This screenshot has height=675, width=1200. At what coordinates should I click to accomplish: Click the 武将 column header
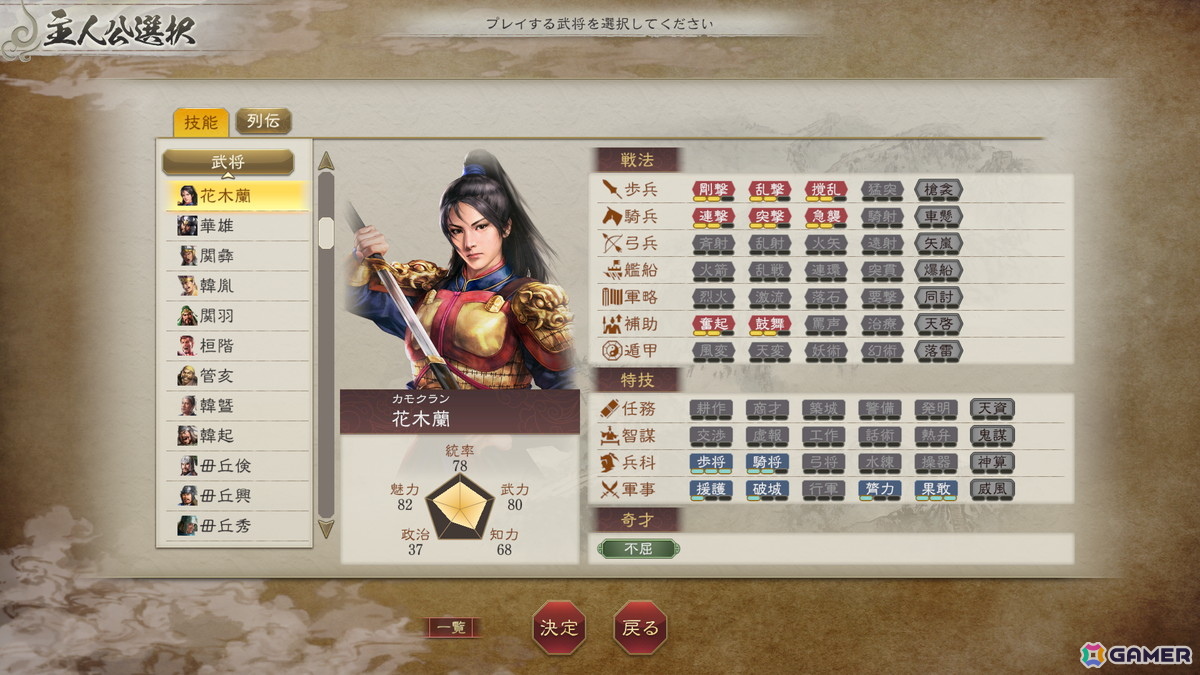tap(228, 162)
